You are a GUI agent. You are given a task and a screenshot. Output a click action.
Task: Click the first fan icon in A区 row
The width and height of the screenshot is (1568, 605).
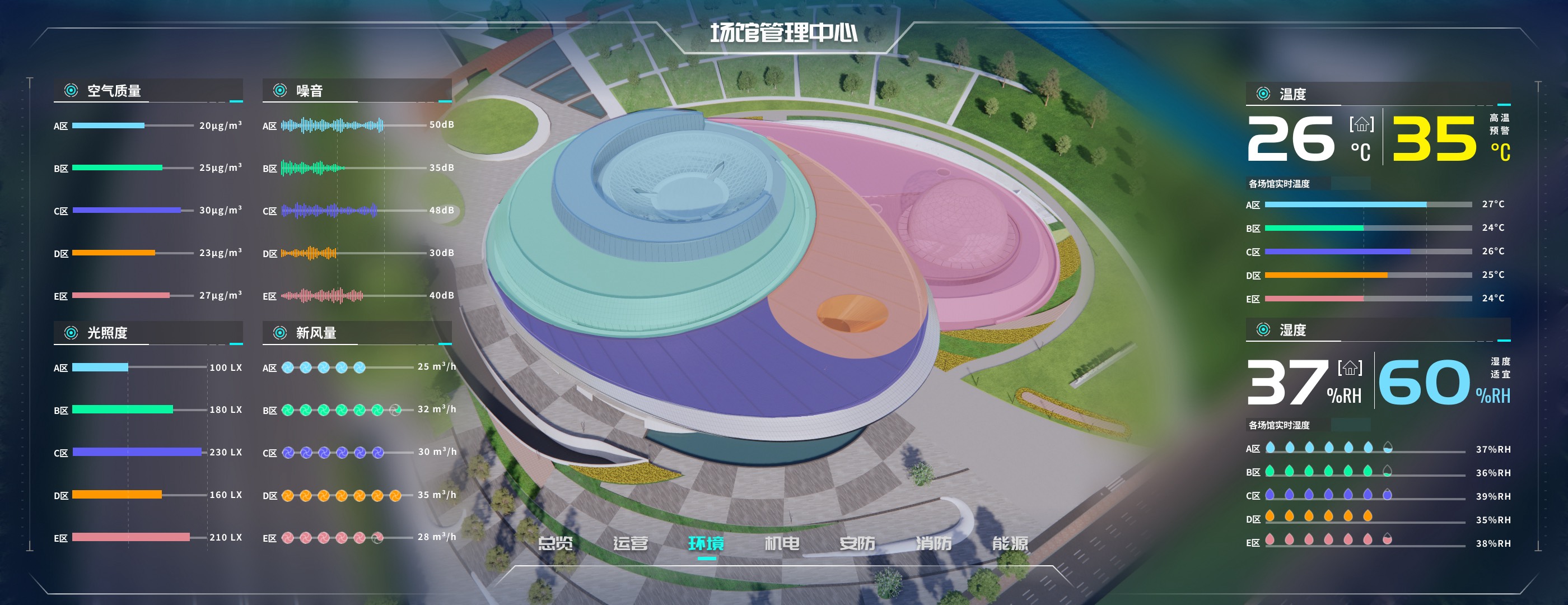287,367
